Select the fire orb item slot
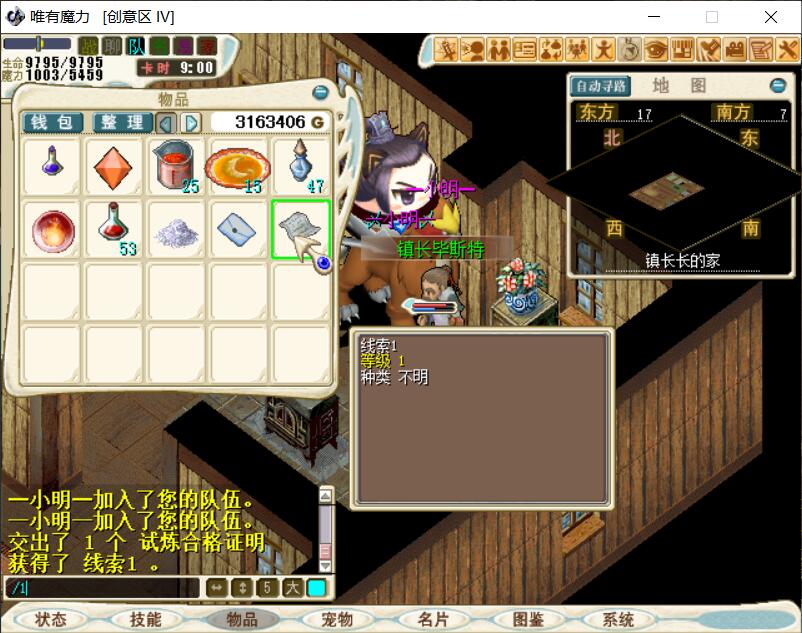 [51, 229]
